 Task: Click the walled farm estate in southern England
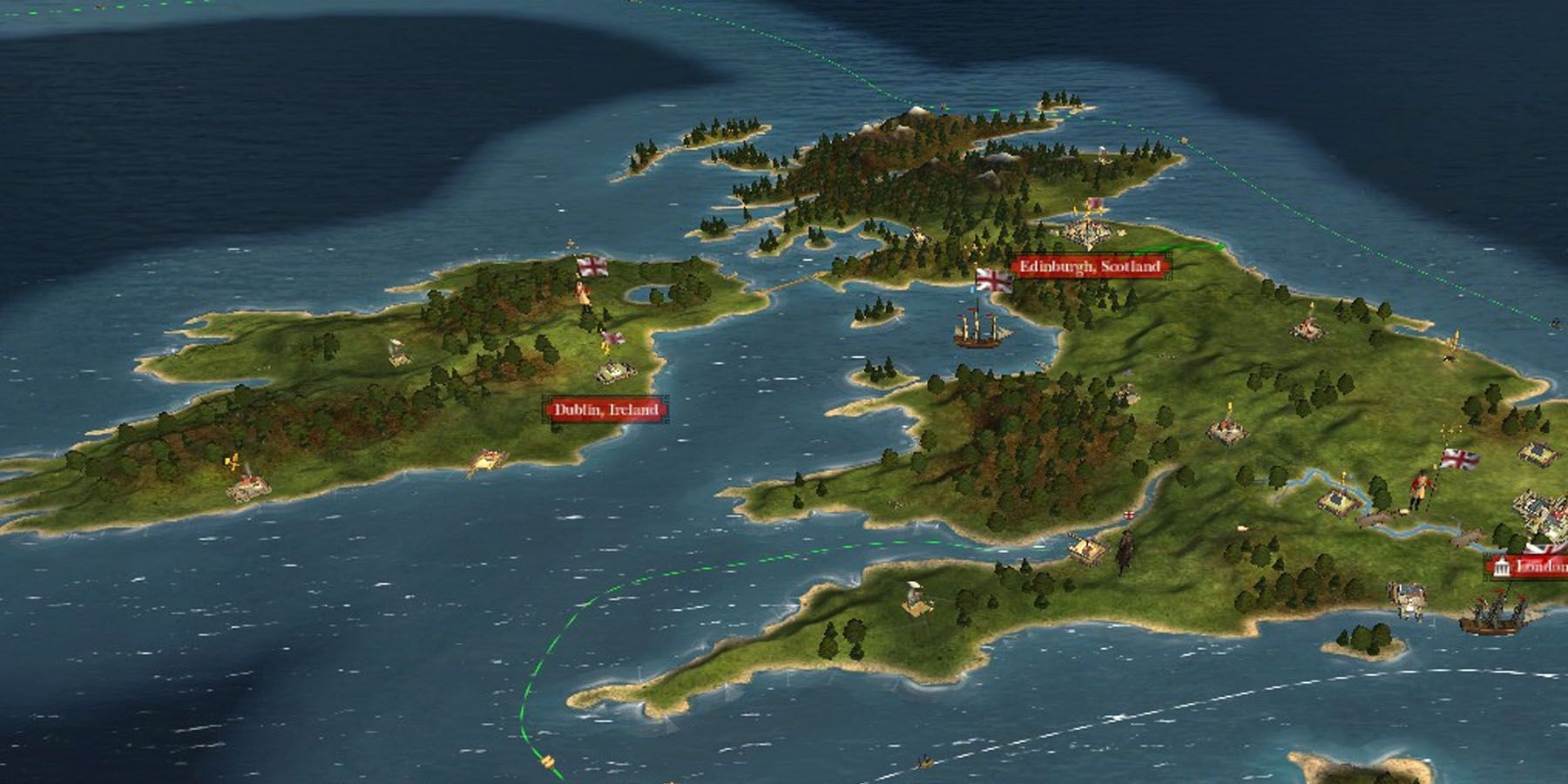point(1339,503)
